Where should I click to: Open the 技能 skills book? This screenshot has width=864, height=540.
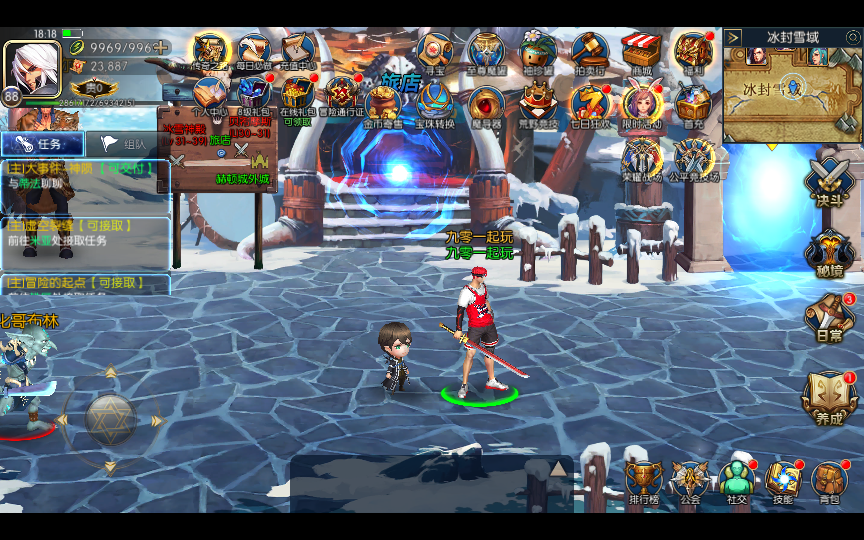coord(784,480)
